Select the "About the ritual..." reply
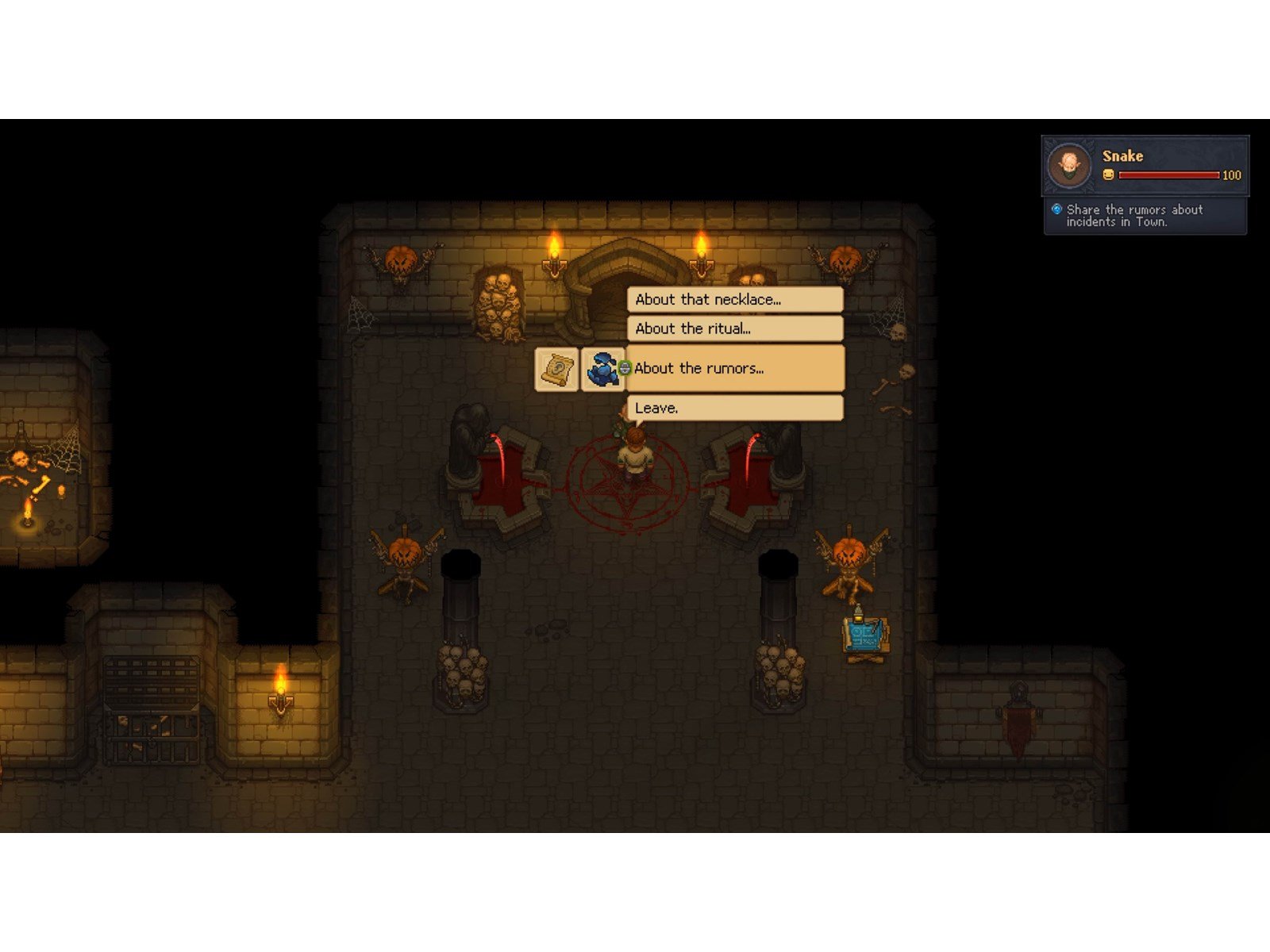This screenshot has height=952, width=1270. 735,328
